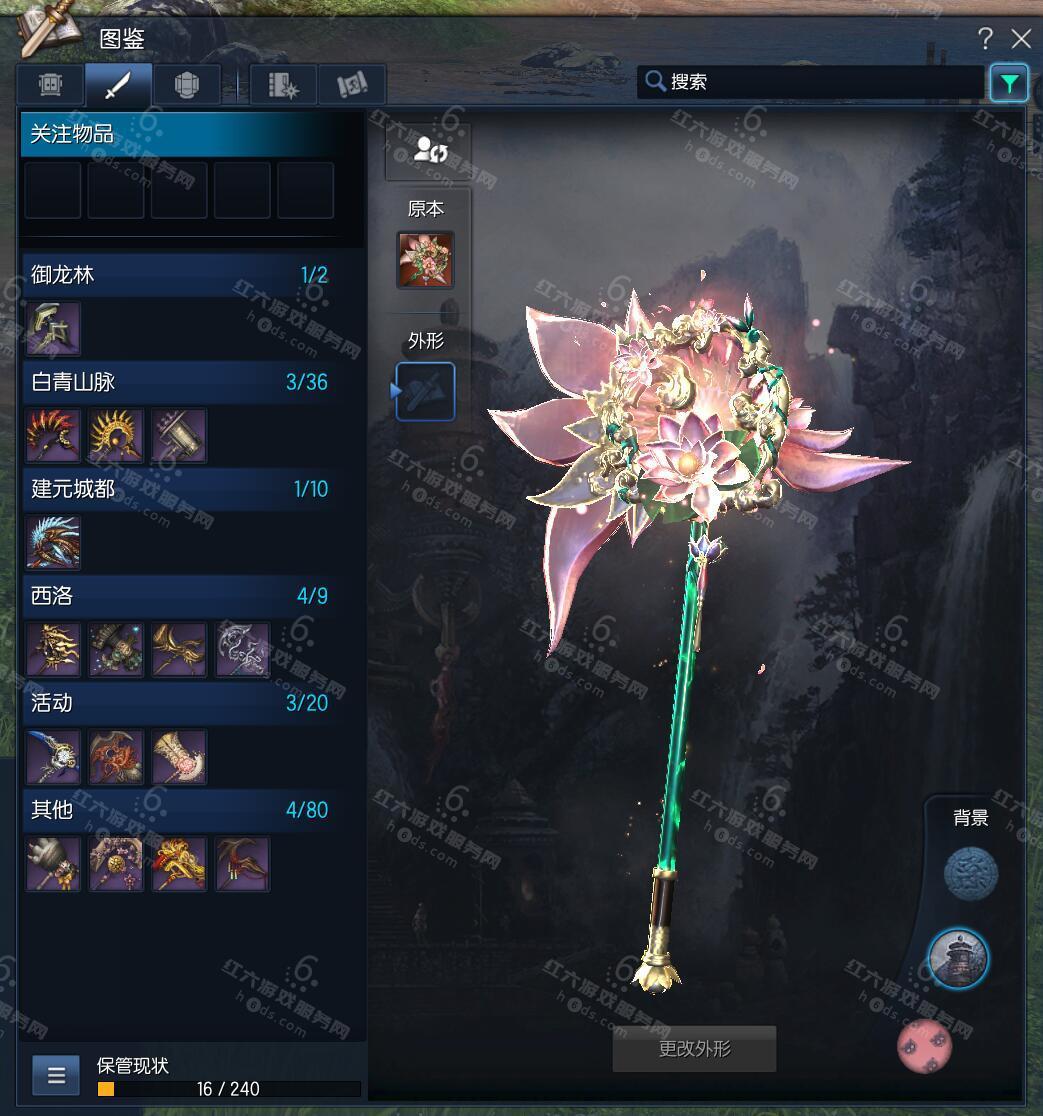Toggle the green filter button
1043x1116 pixels.
pos(1009,83)
